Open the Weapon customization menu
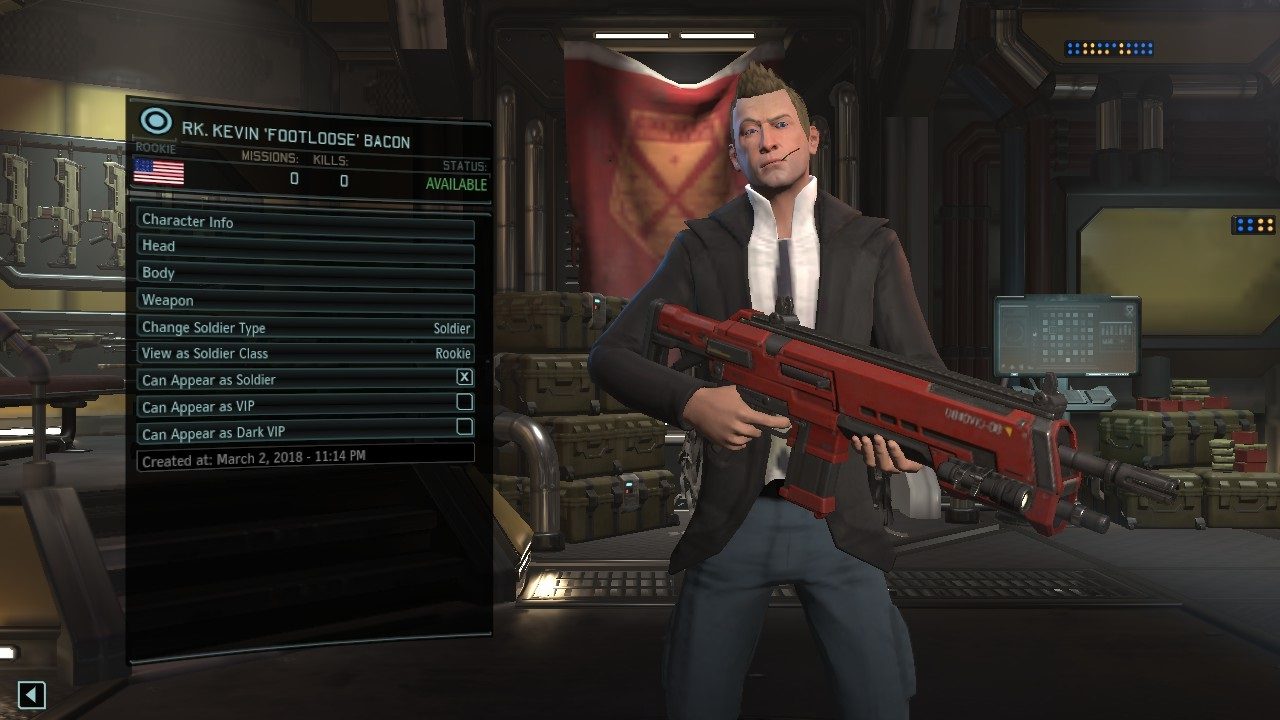The height and width of the screenshot is (720, 1280). tap(300, 299)
